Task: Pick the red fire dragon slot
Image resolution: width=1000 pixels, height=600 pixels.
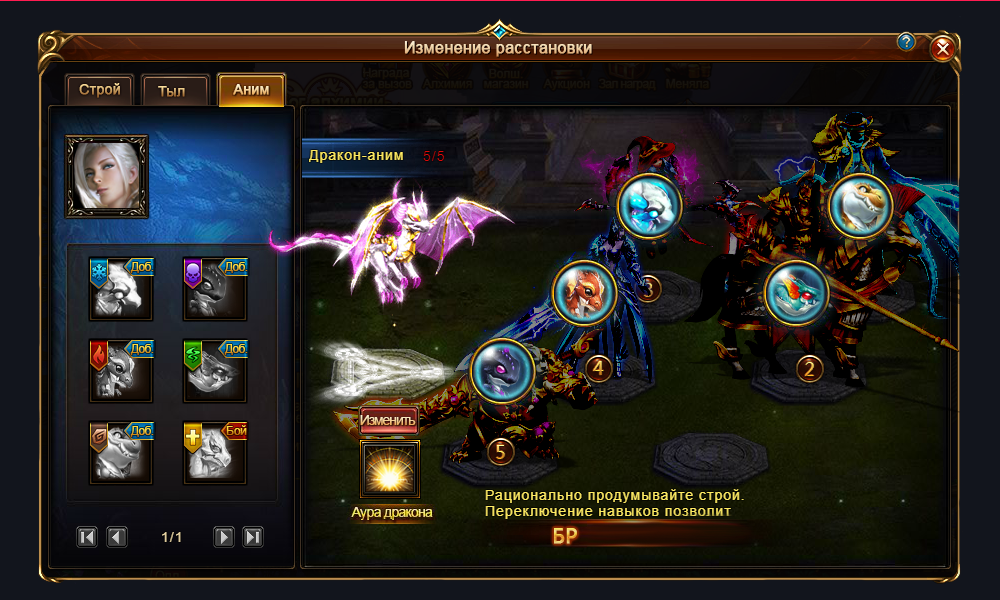Action: click(x=121, y=370)
